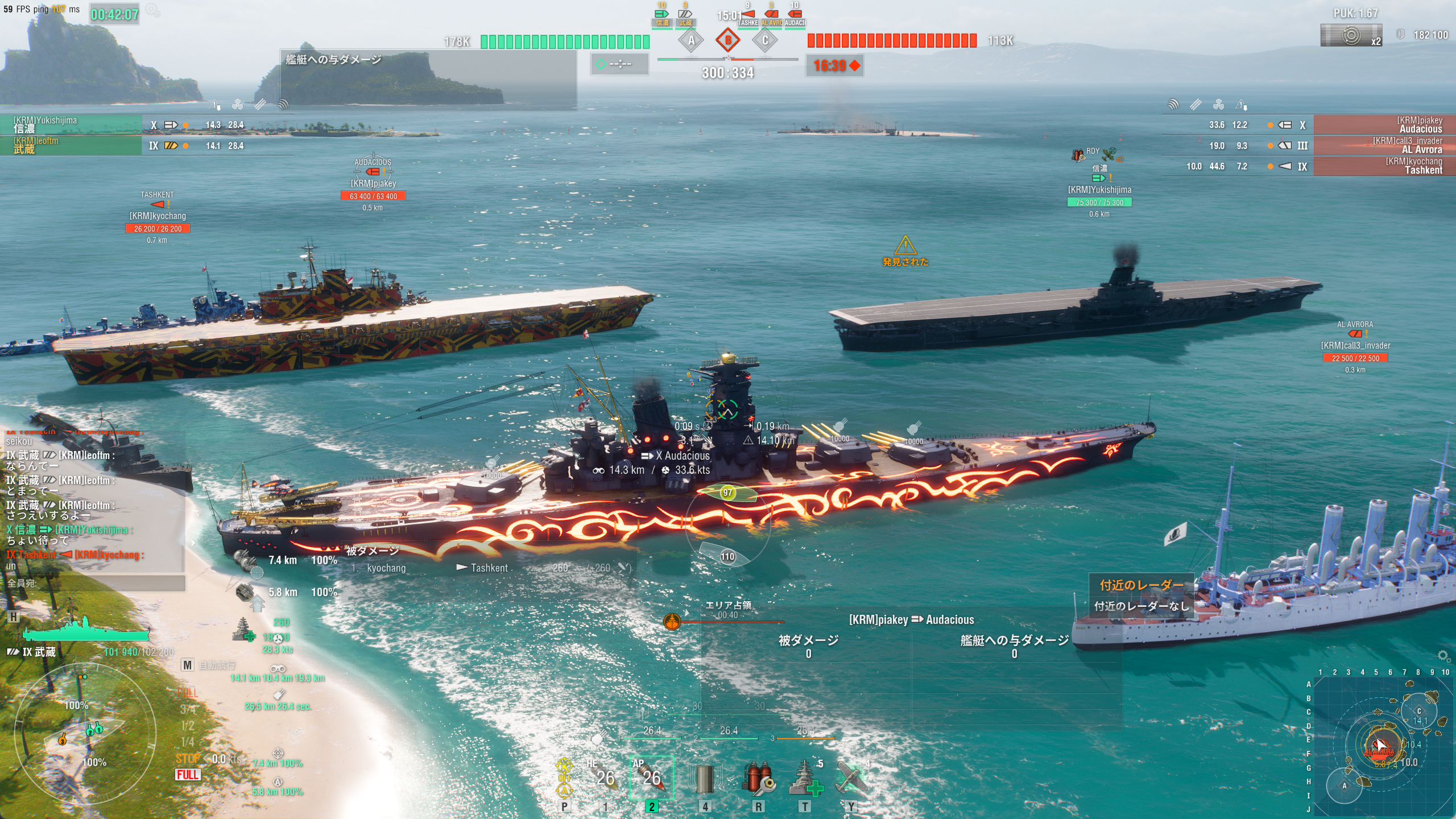Select capture point B marker
Screen dimensions: 1456x819
click(x=728, y=40)
